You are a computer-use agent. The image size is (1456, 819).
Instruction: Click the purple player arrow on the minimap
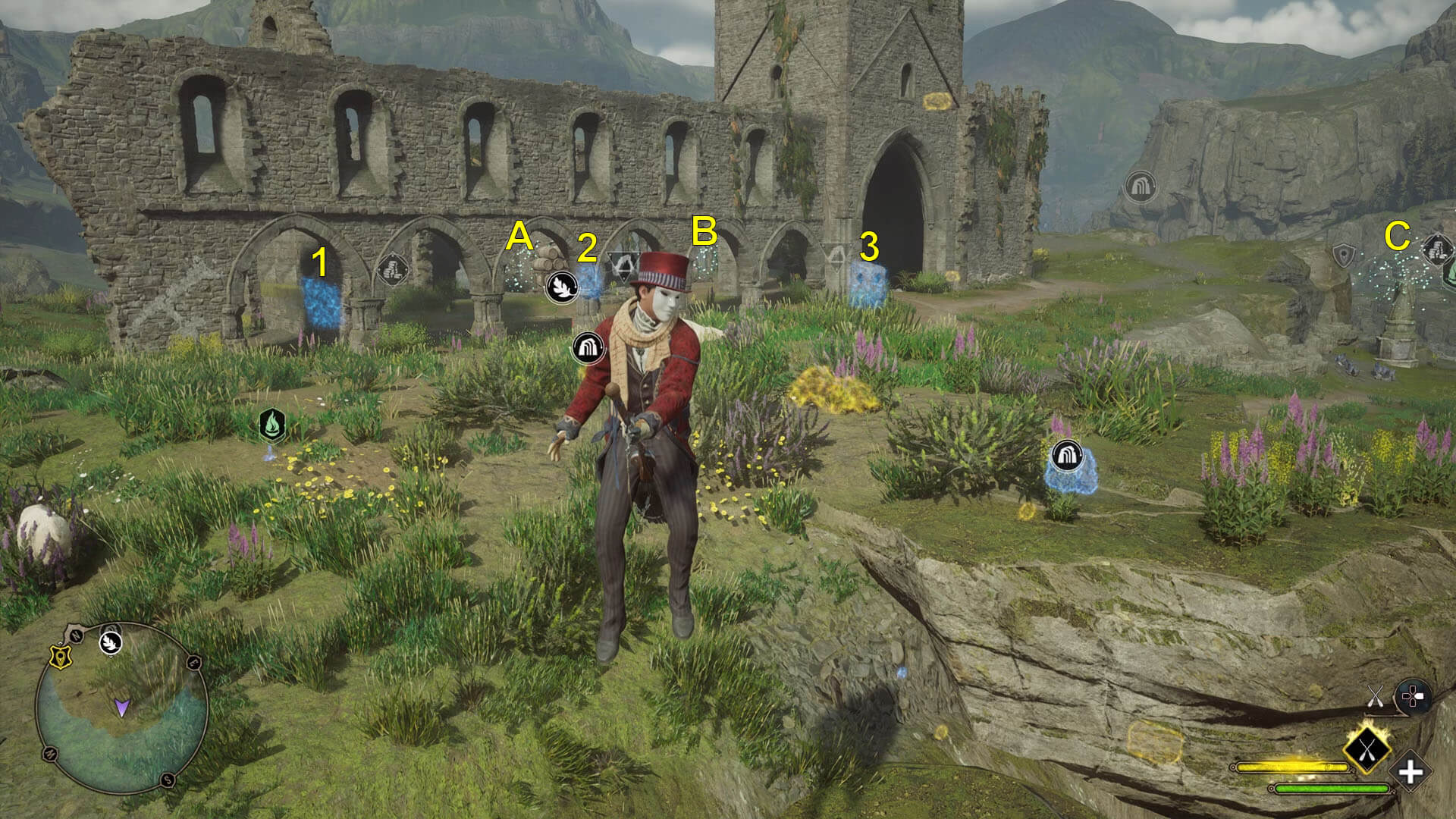click(x=122, y=708)
